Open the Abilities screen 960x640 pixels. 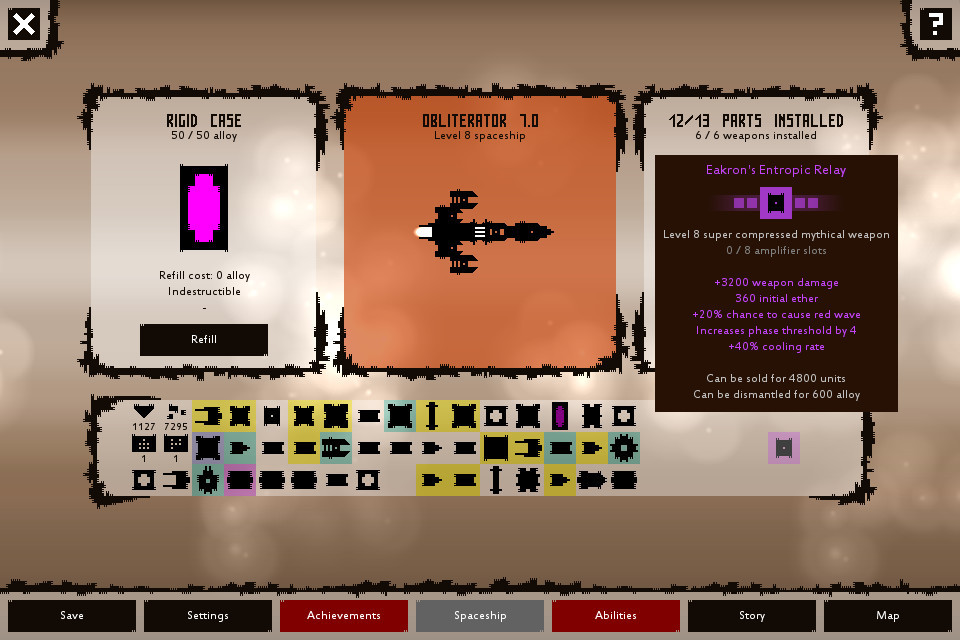pyautogui.click(x=616, y=615)
